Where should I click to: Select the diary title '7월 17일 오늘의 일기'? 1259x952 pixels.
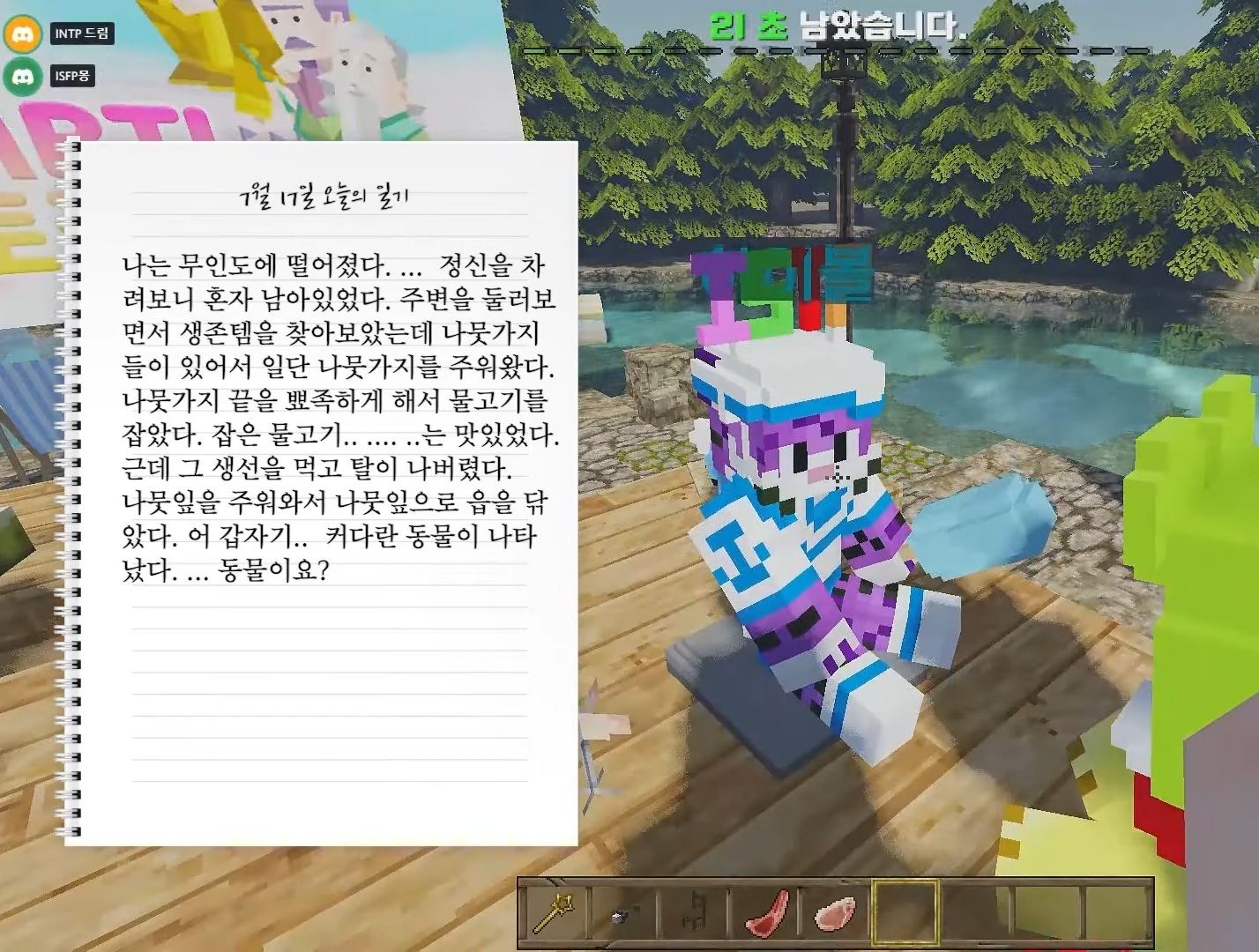click(326, 196)
